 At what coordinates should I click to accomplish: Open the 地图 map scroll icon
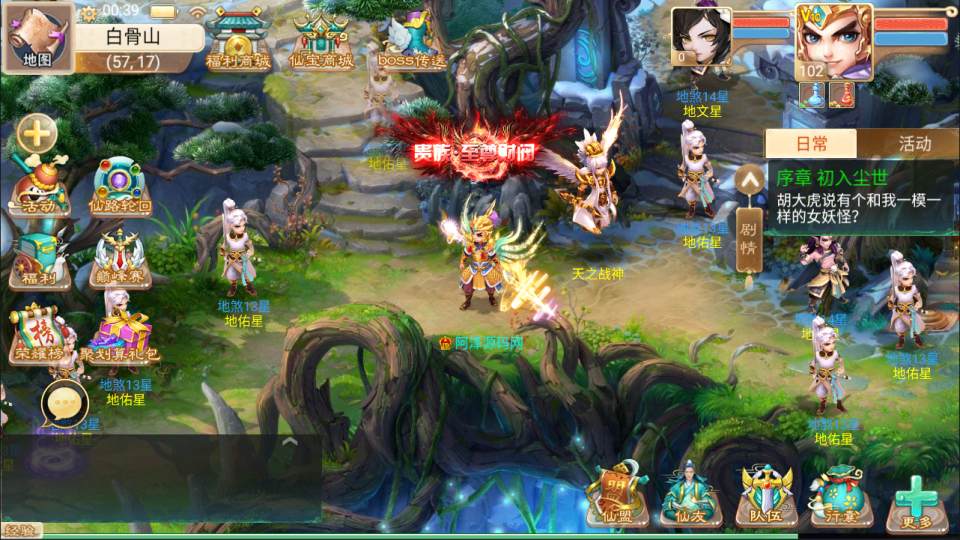(x=38, y=38)
